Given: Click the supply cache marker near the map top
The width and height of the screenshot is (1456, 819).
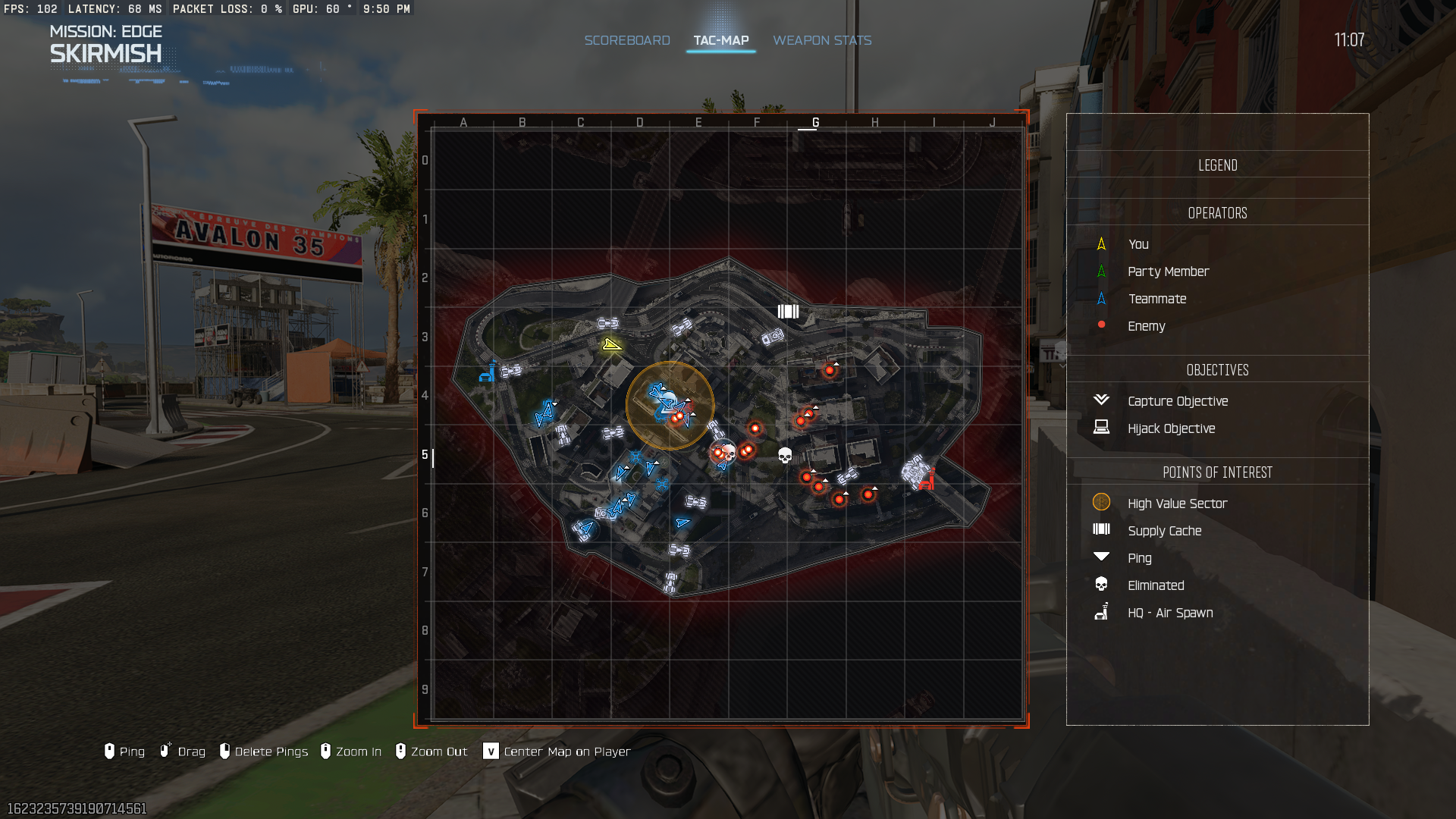Looking at the screenshot, I should (x=789, y=311).
